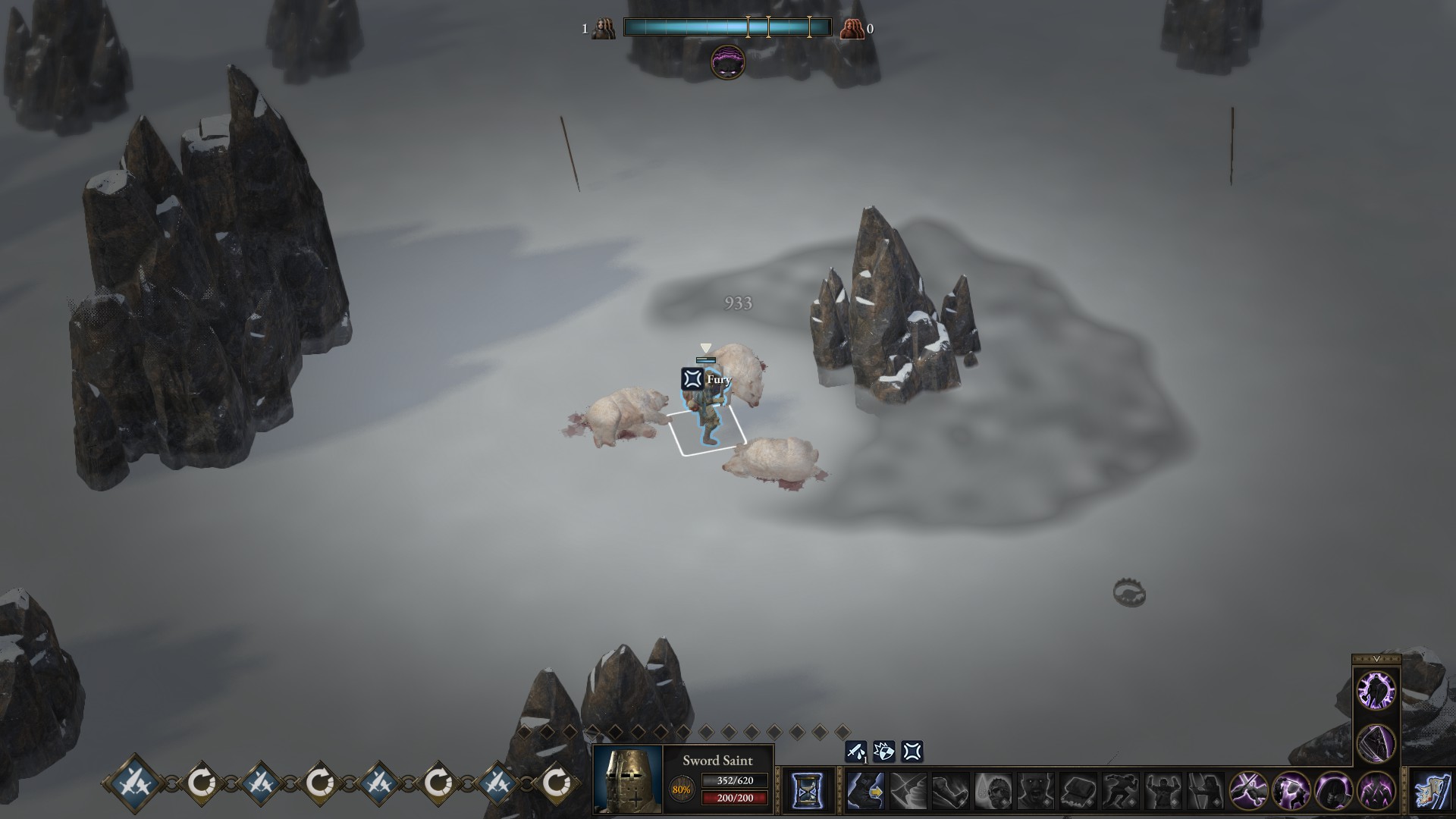Choose the raised-arms figure skill
Screen dimensions: 1456x819
1163,791
